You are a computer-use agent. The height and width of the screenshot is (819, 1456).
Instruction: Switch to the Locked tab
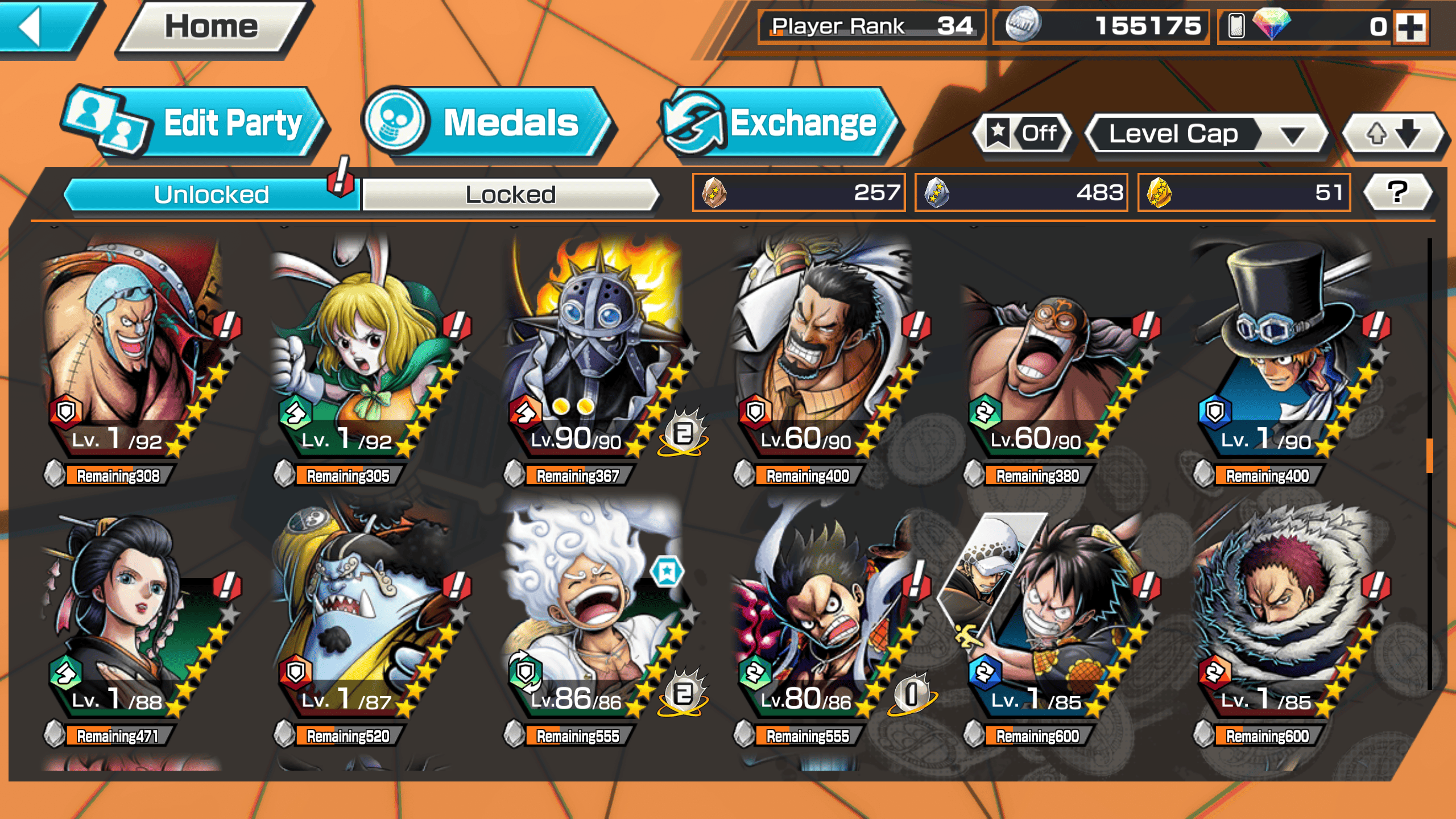coord(510,195)
